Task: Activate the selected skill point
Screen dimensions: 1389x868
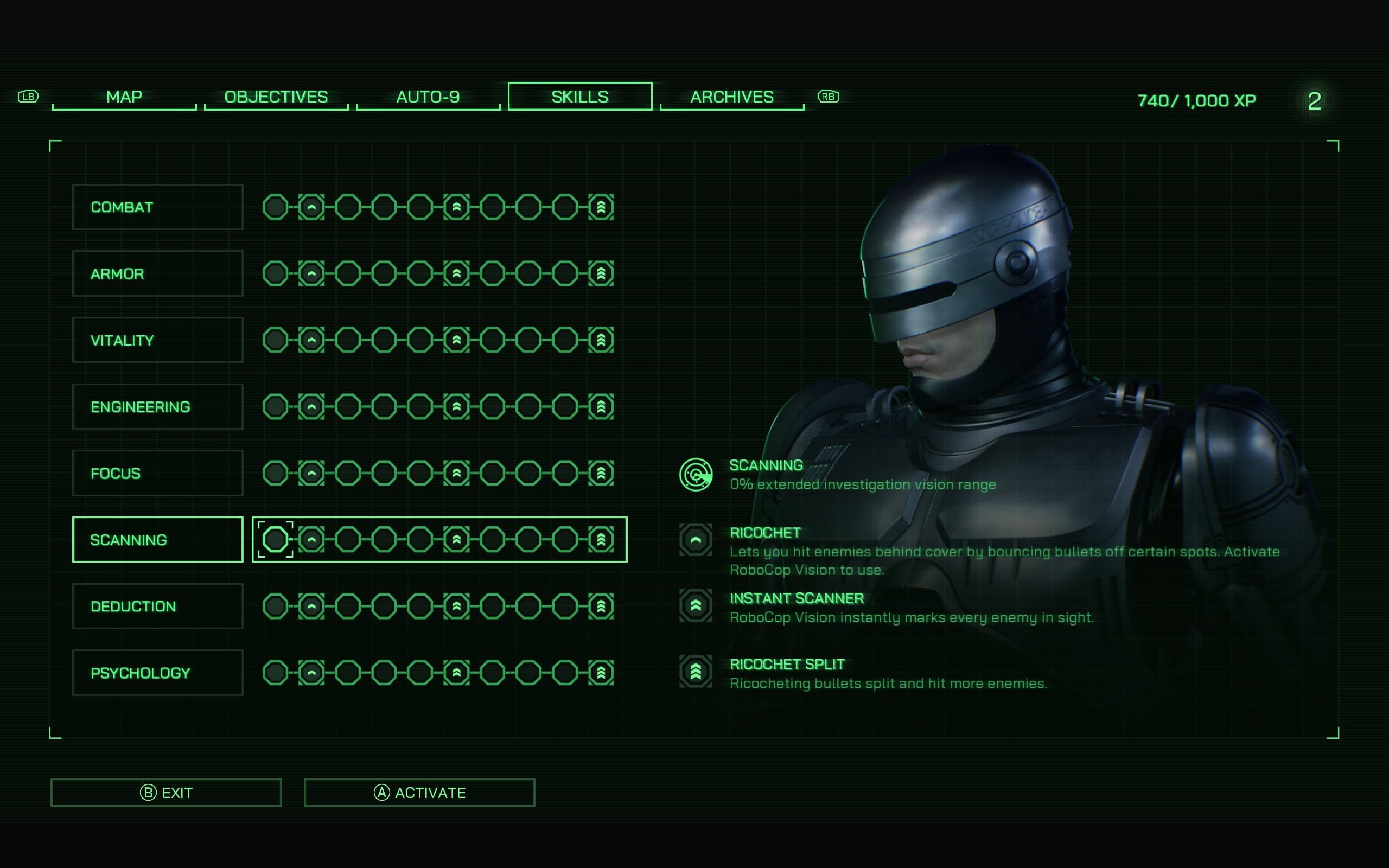Action: pos(419,793)
